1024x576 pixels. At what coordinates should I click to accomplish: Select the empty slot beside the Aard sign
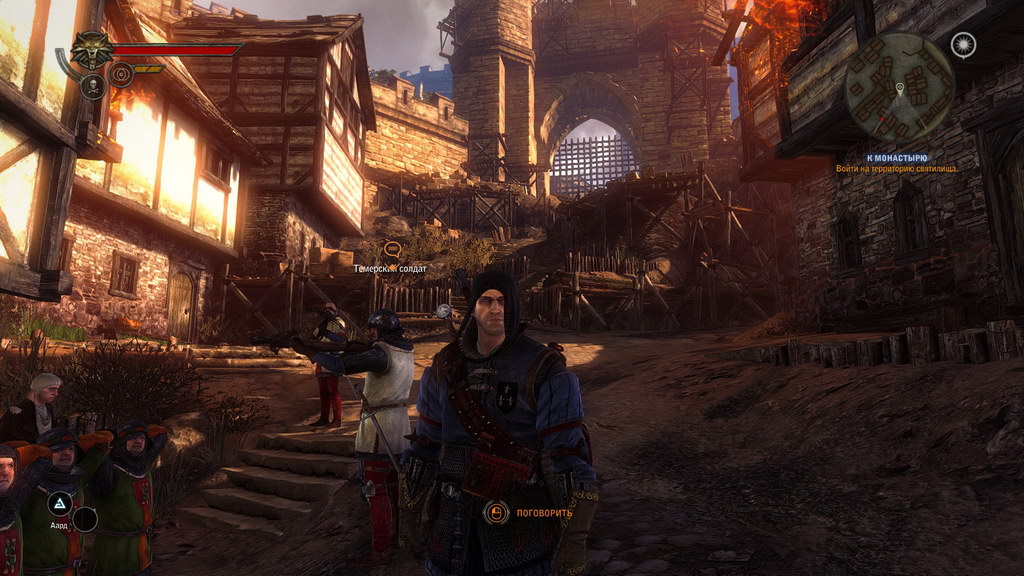click(86, 519)
